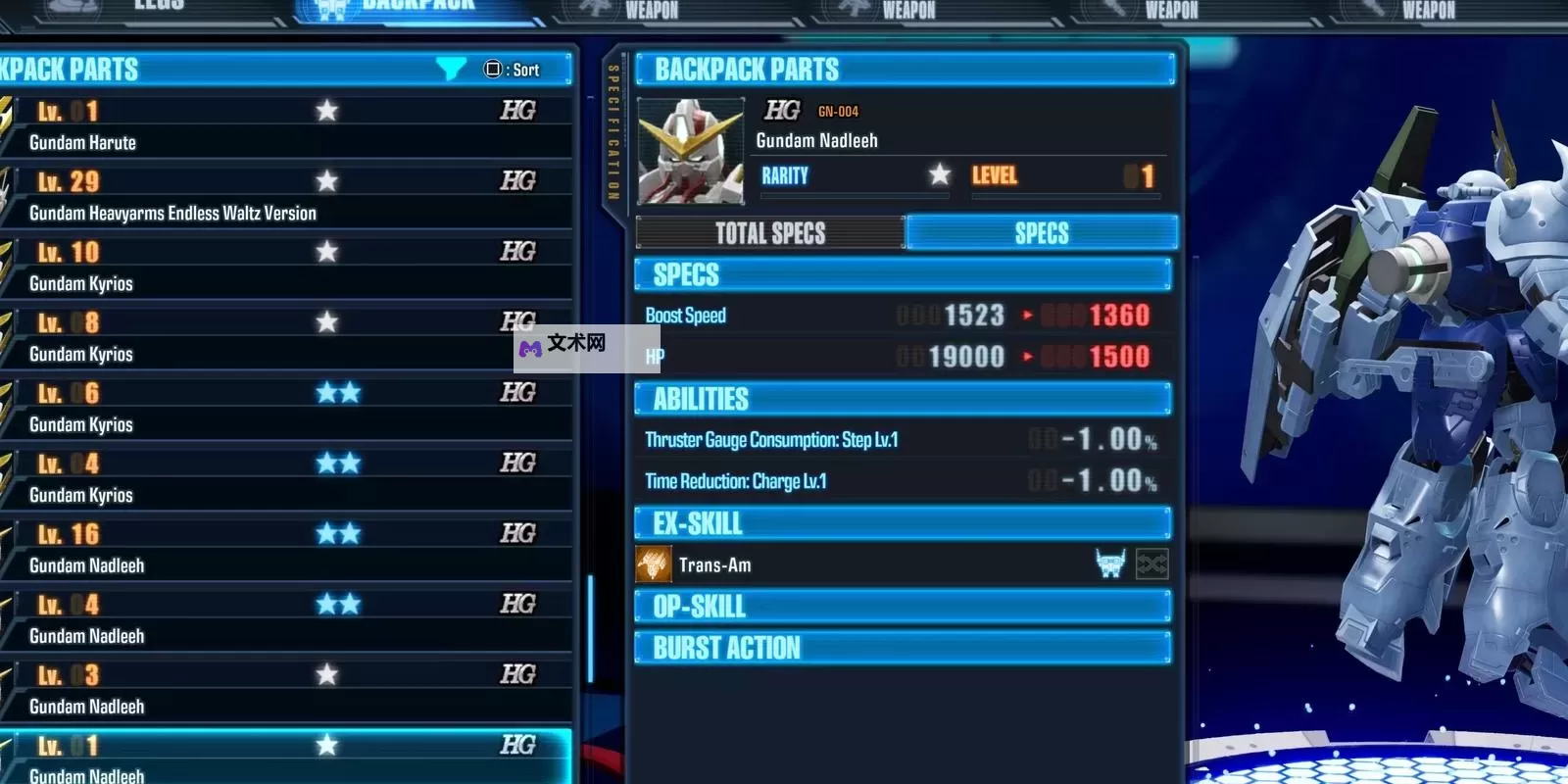
Task: Choose Gundam Heavyarms Endless Waltz Version backpack
Action: coord(284,196)
